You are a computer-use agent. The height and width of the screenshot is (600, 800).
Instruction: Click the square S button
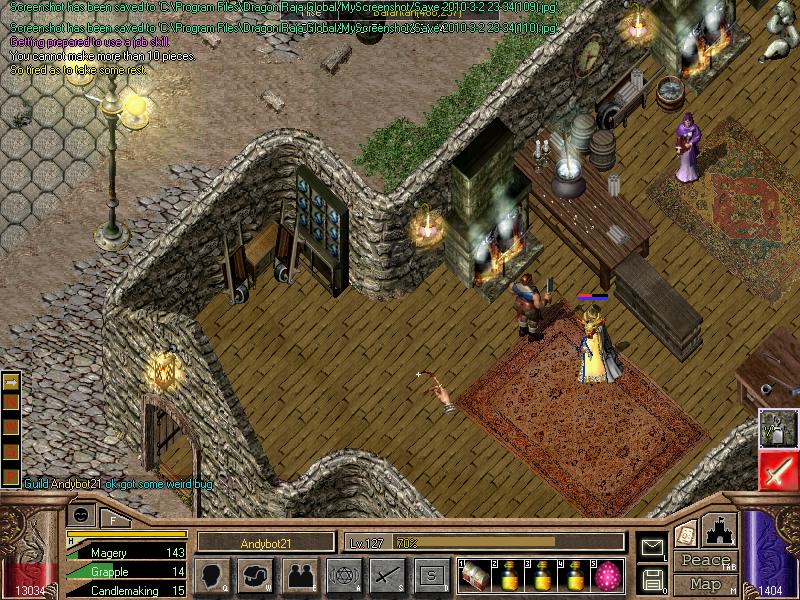click(x=431, y=575)
